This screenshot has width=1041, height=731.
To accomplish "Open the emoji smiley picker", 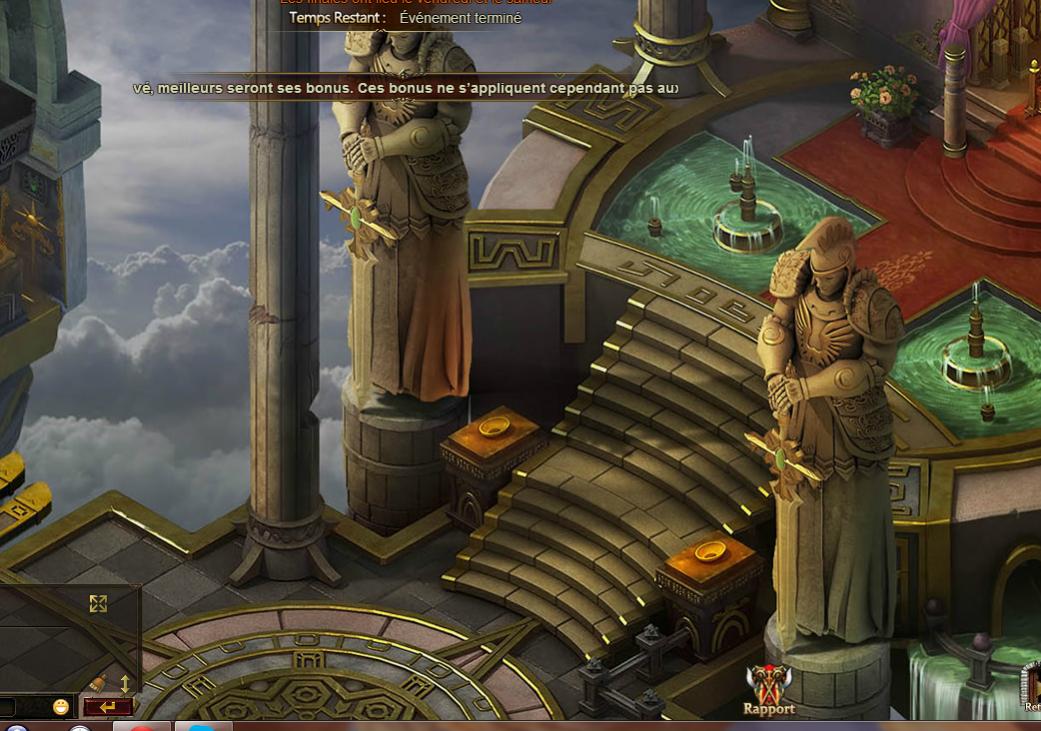I will click(x=61, y=707).
